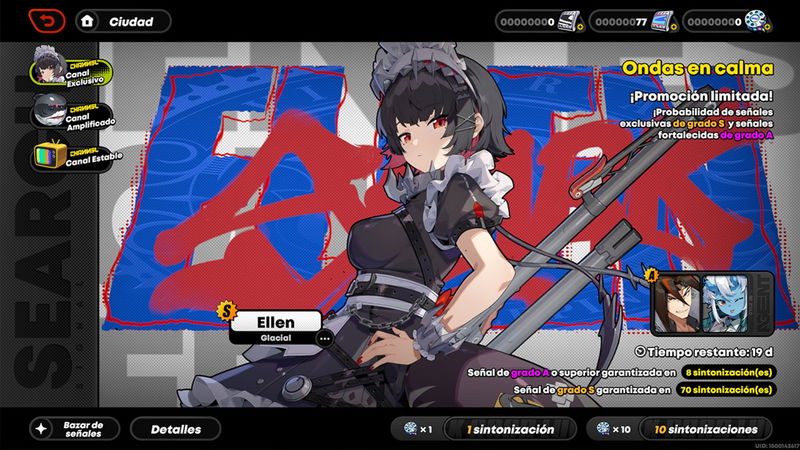Open the Bazar de señales shop
The height and width of the screenshot is (450, 800).
[x=74, y=429]
